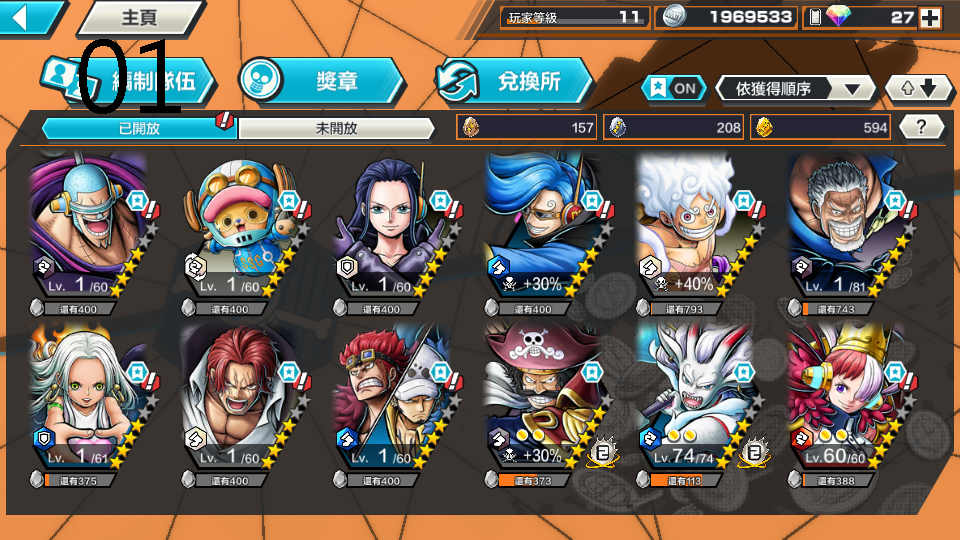Switch to the 已開放 tab

[x=139, y=128]
